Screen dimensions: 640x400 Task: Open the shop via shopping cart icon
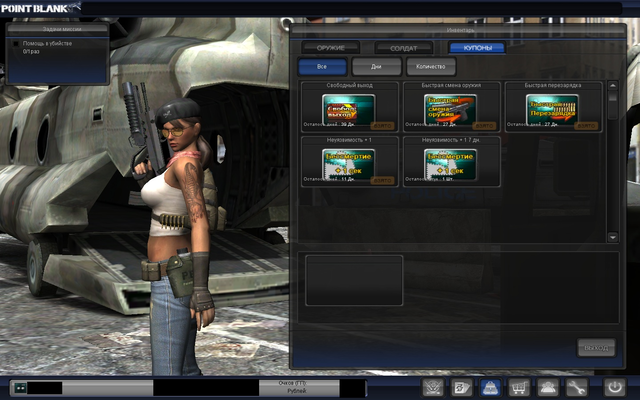coord(519,387)
